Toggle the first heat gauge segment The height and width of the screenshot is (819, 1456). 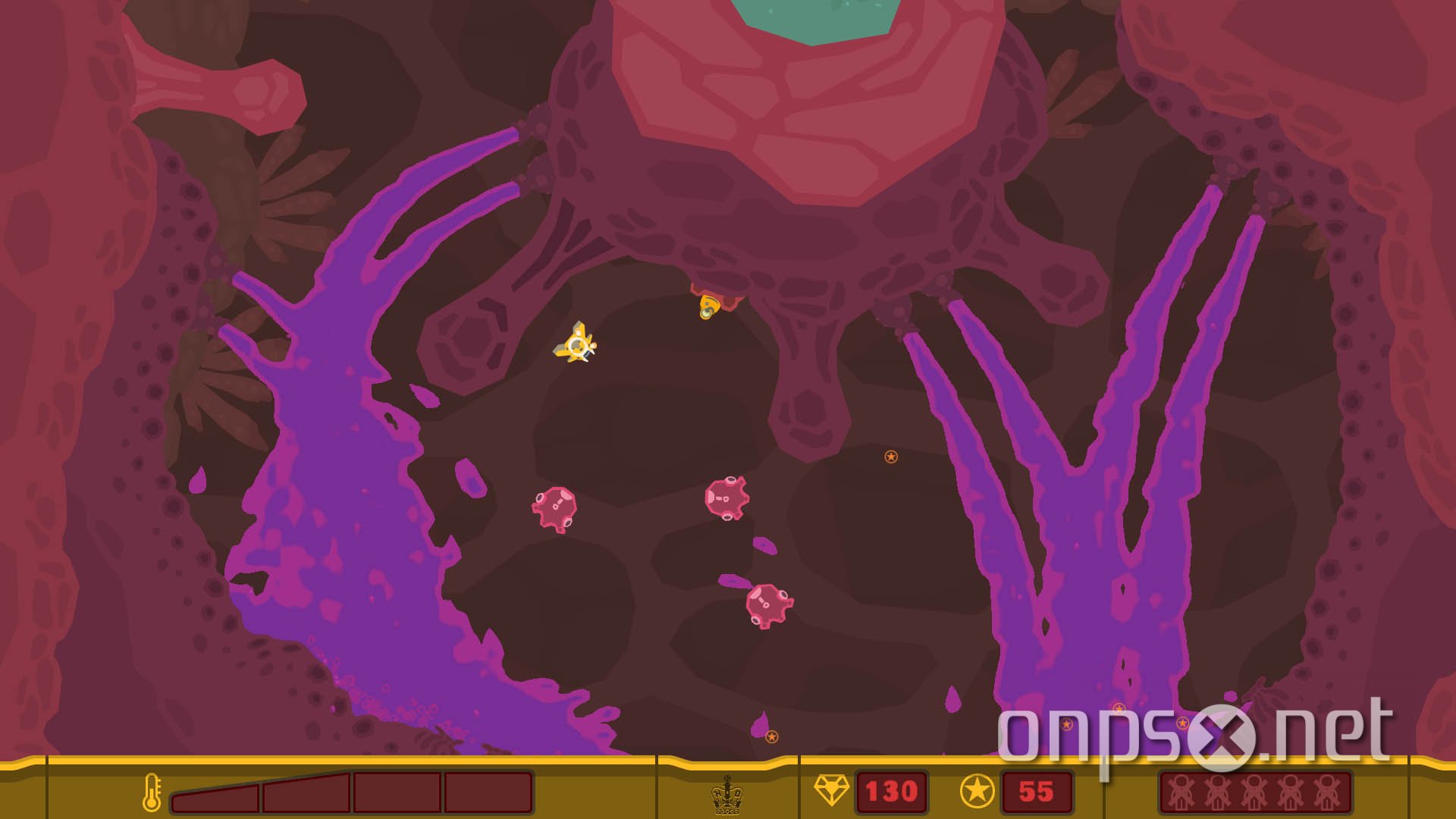pos(216,793)
